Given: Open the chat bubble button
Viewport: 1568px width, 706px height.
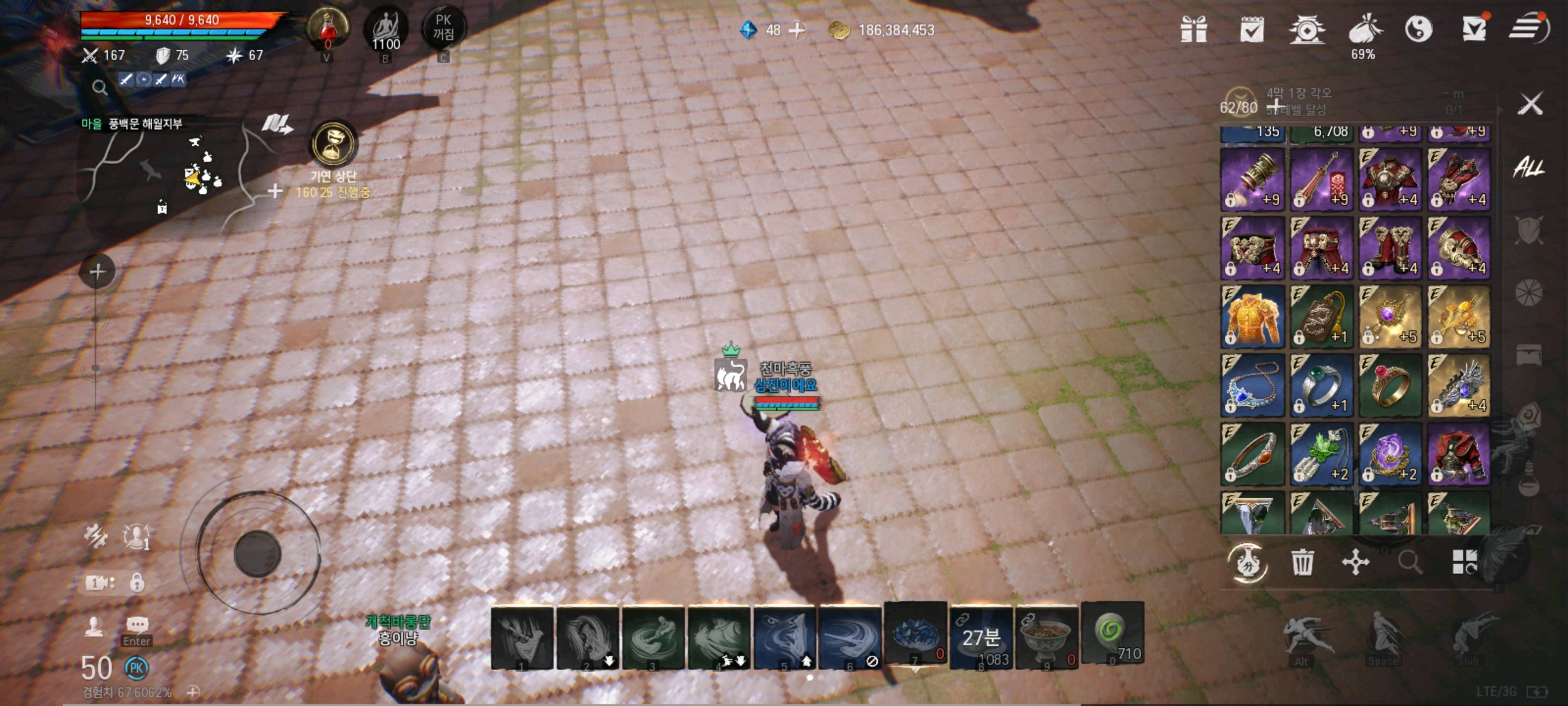Looking at the screenshot, I should 137,625.
